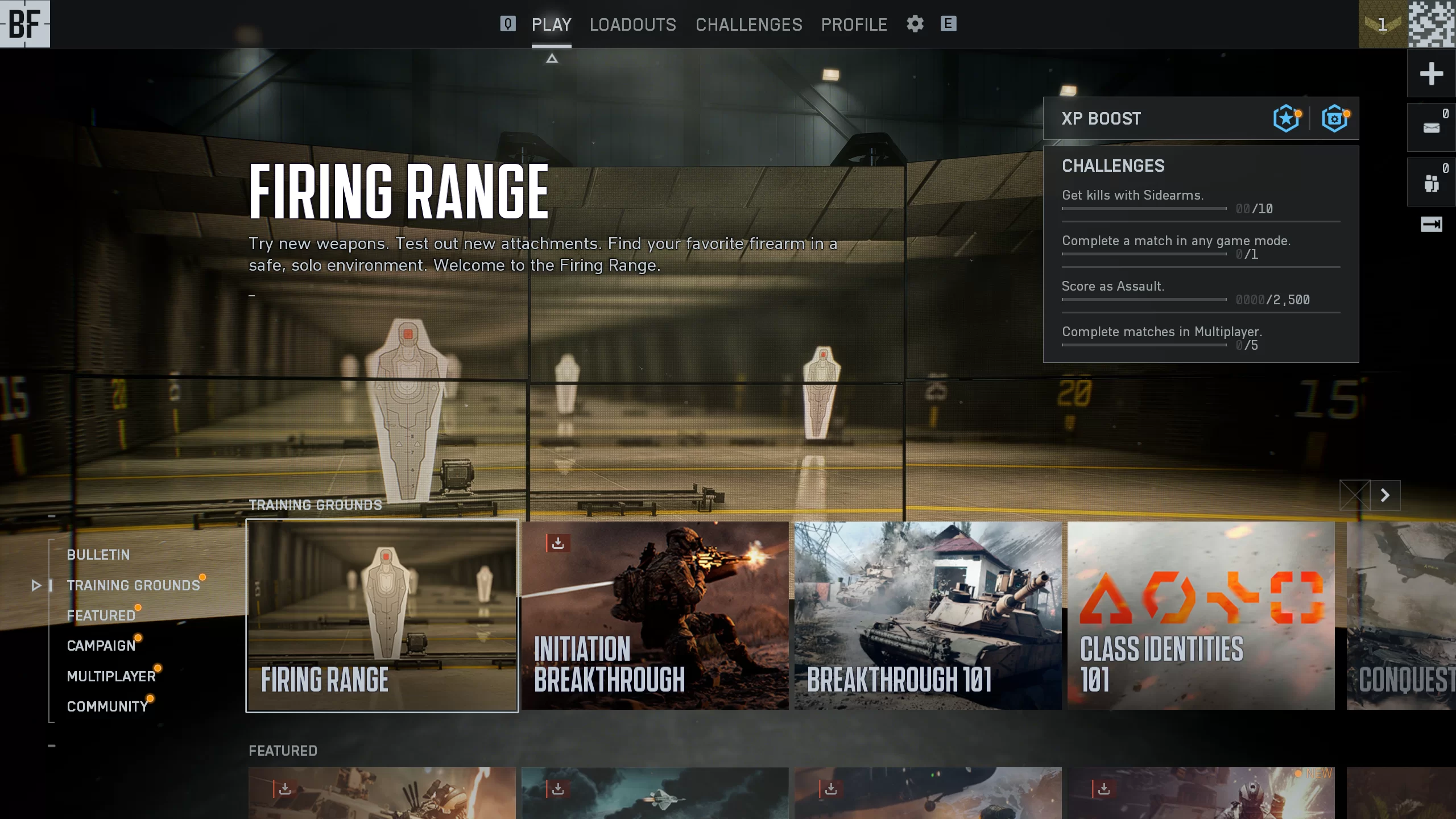Open the mail inbox icon

[1431, 127]
